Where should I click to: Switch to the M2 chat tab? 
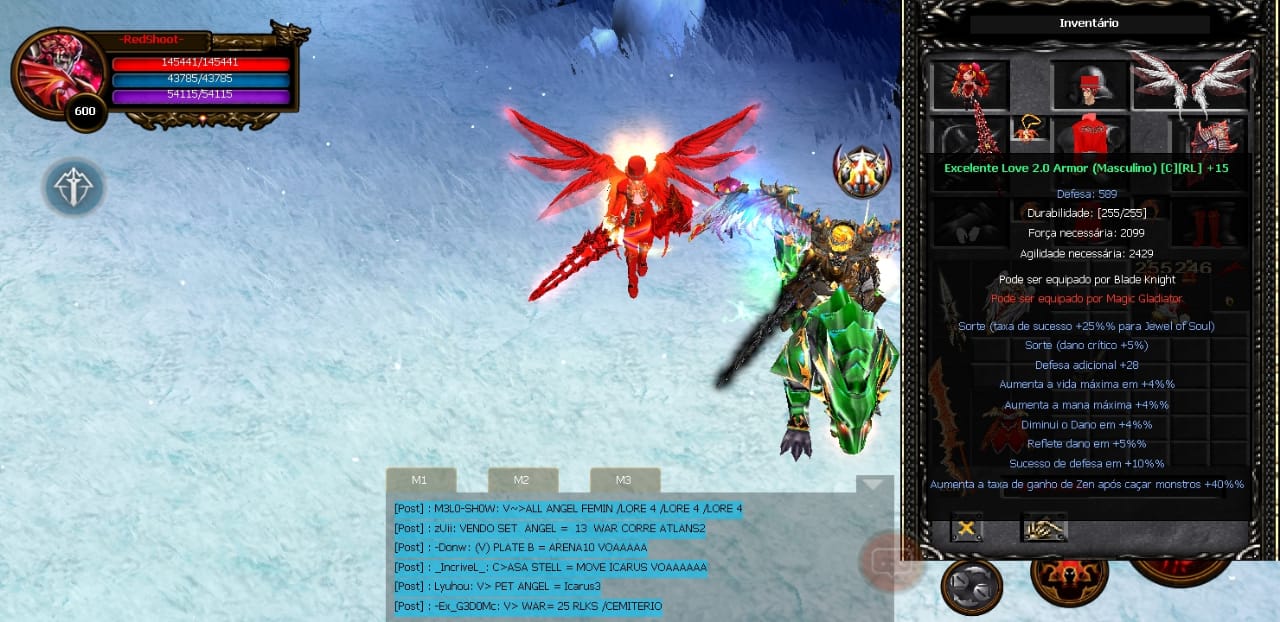(x=522, y=480)
